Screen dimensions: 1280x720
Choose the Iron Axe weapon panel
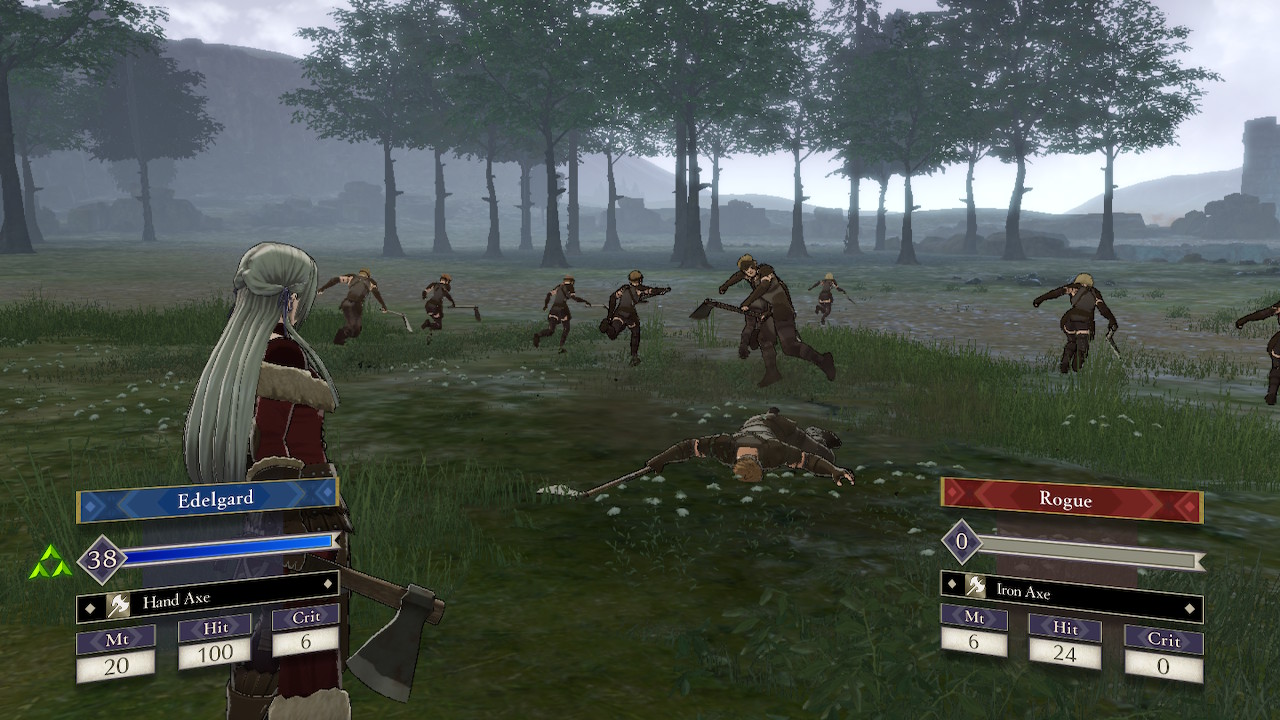(1071, 592)
